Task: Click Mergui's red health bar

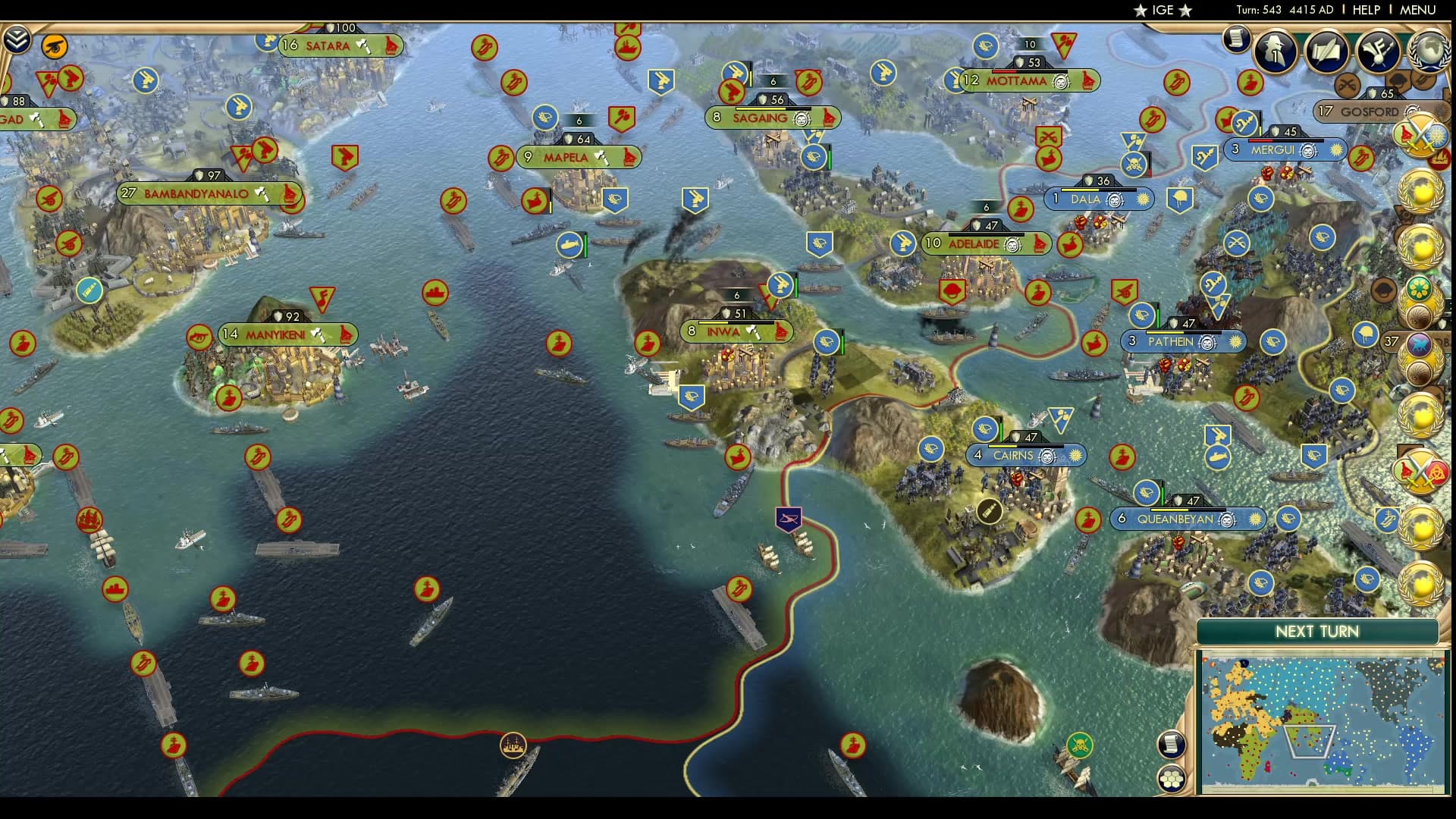Action: coord(1260,140)
